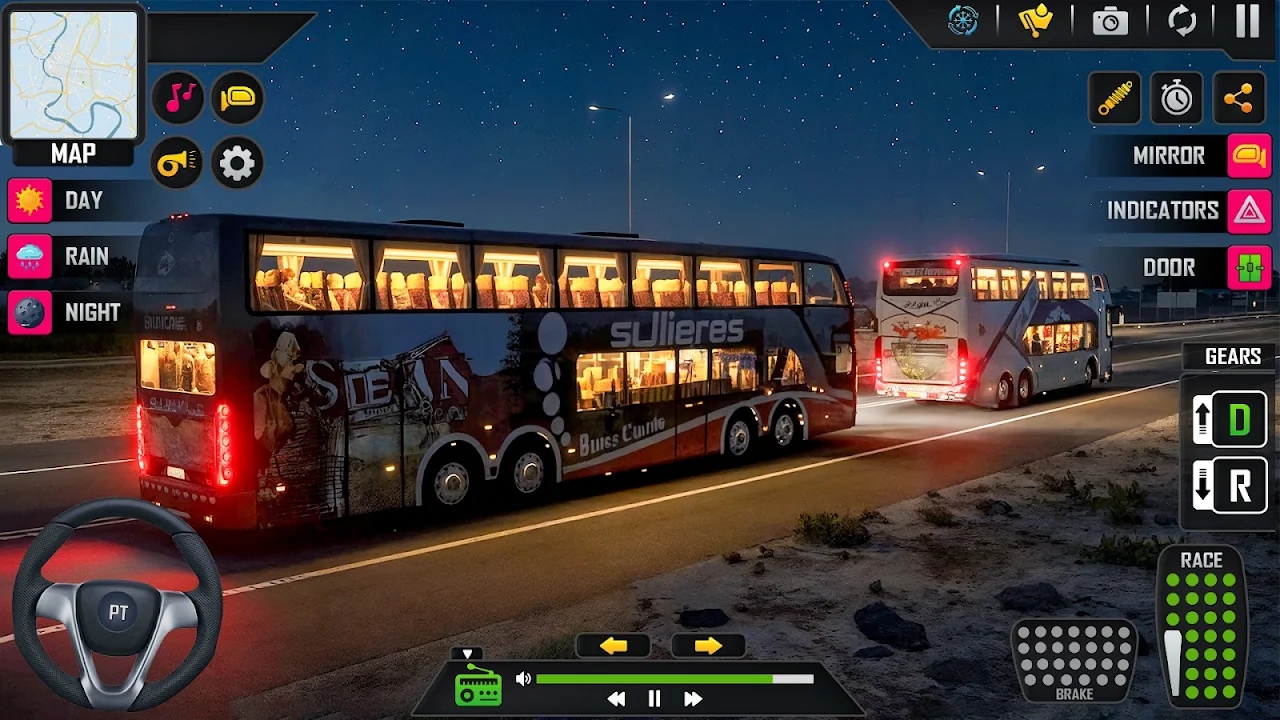The height and width of the screenshot is (720, 1280).
Task: Toggle the music note button
Action: pos(179,98)
